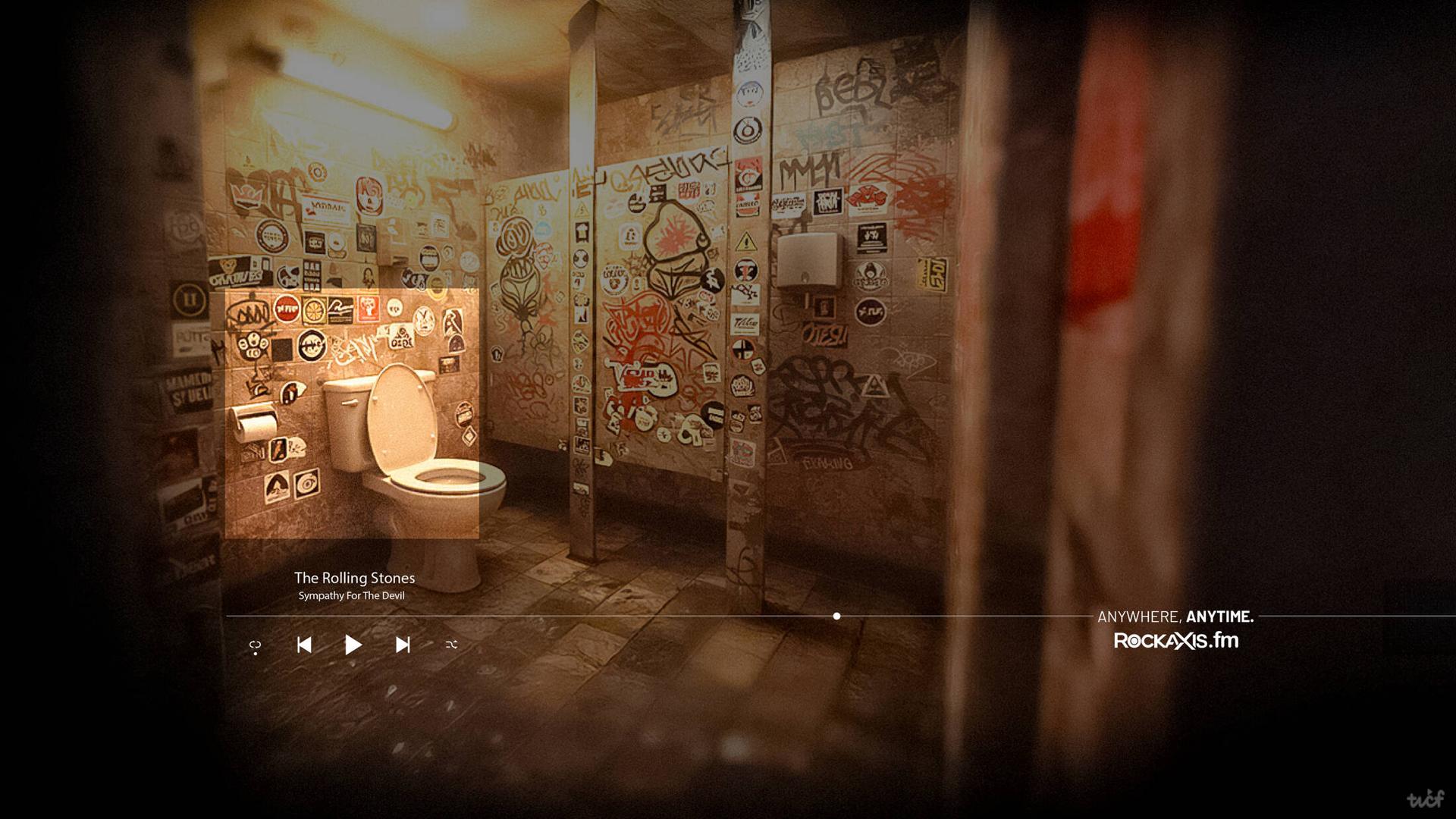Toggle shuffle playback icon
The width and height of the screenshot is (1456, 819).
tap(451, 645)
